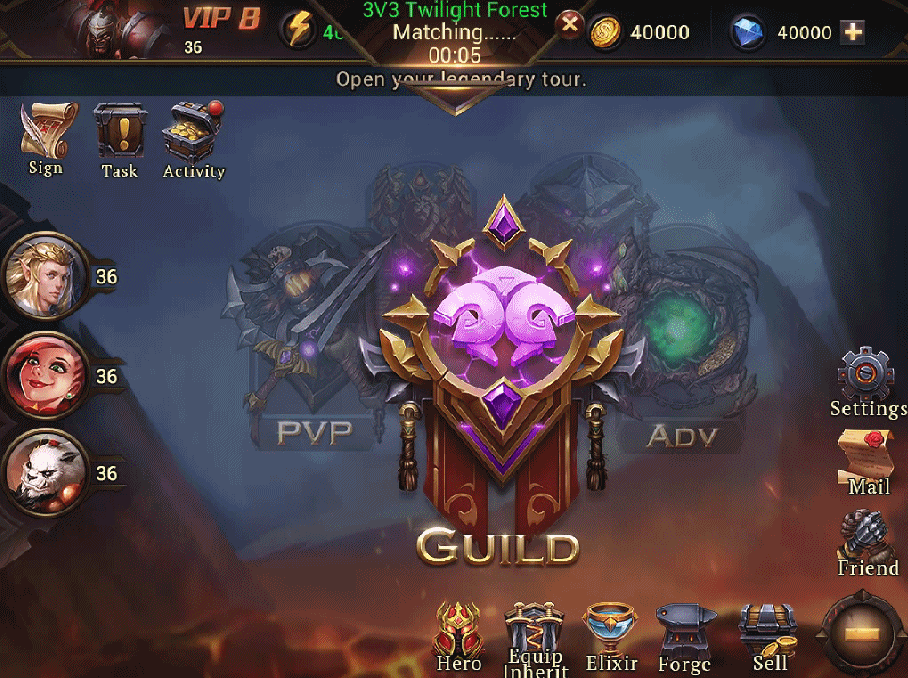Select the panda hero portrait
The image size is (908, 678).
(x=44, y=473)
